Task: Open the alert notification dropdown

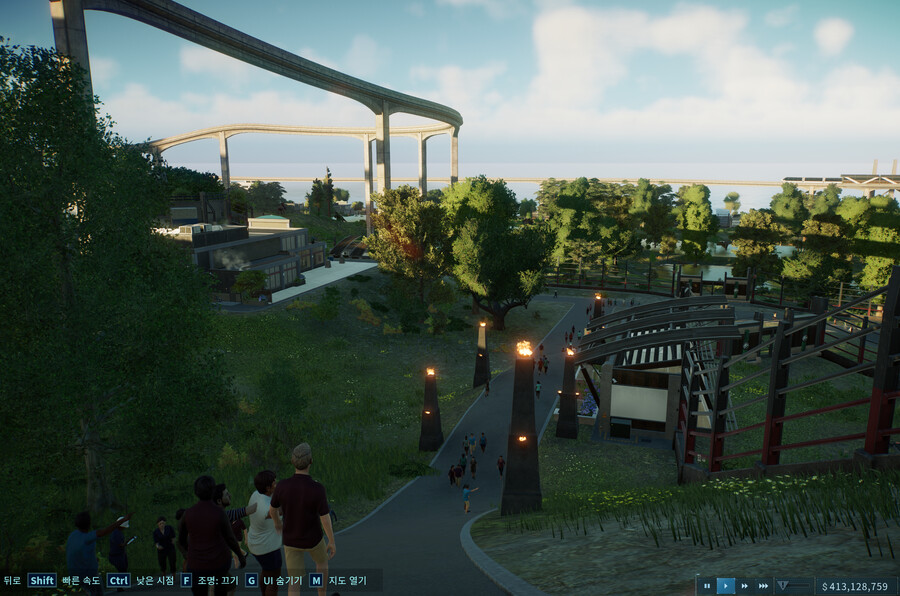Action: coord(784,586)
